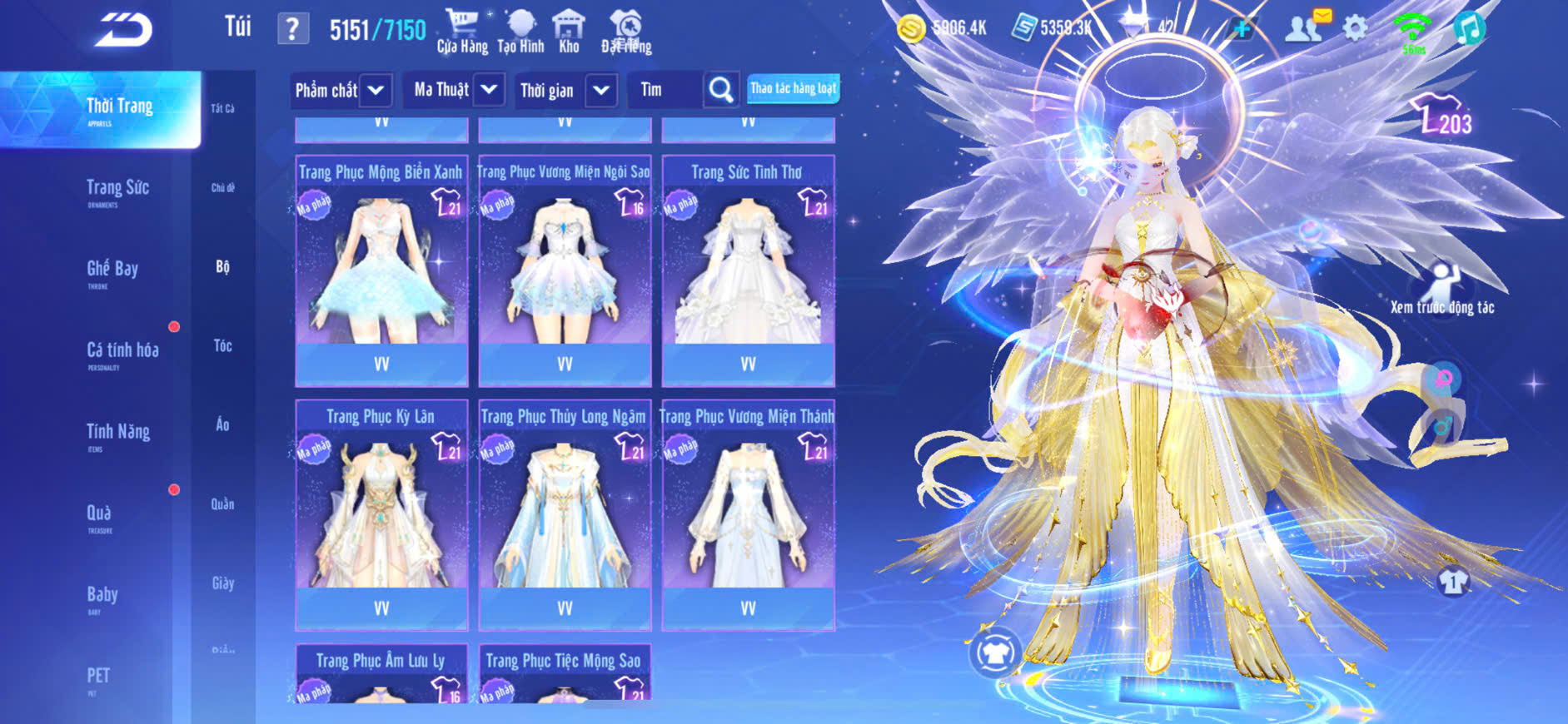
Task: Open Tạo Hình styling menu
Action: [520, 32]
